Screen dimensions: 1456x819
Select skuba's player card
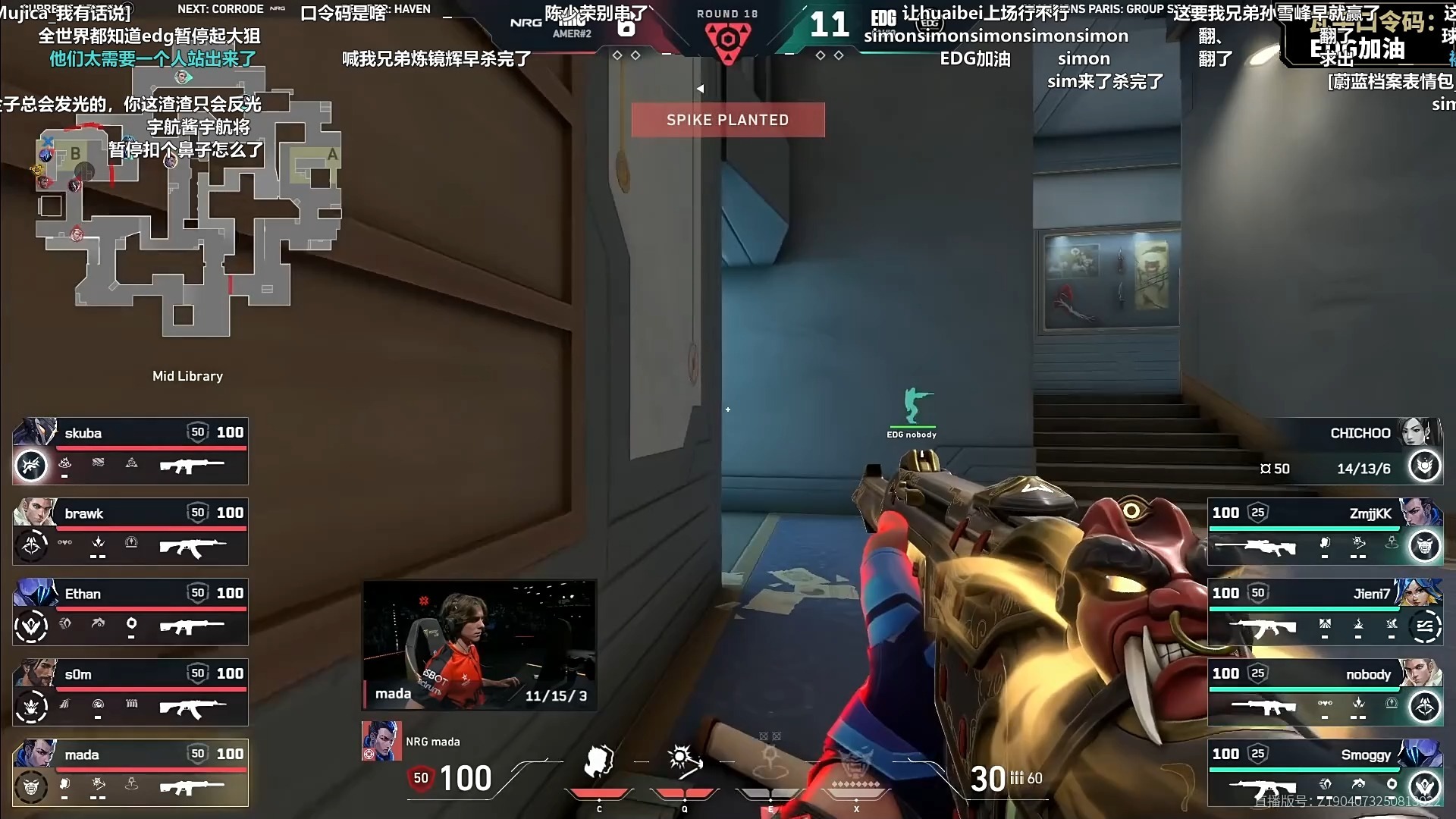coord(130,451)
